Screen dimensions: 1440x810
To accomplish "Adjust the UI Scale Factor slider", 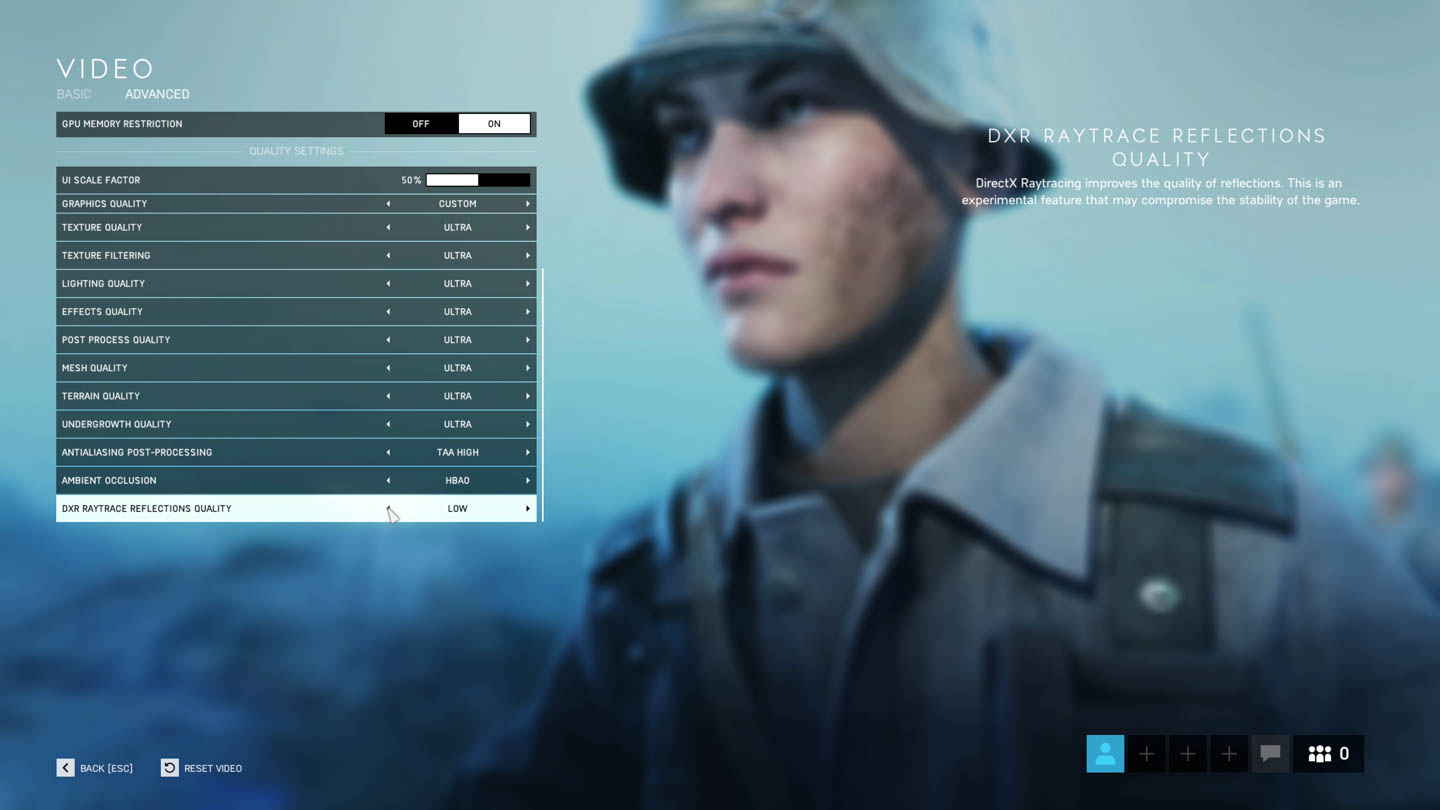I will point(478,180).
